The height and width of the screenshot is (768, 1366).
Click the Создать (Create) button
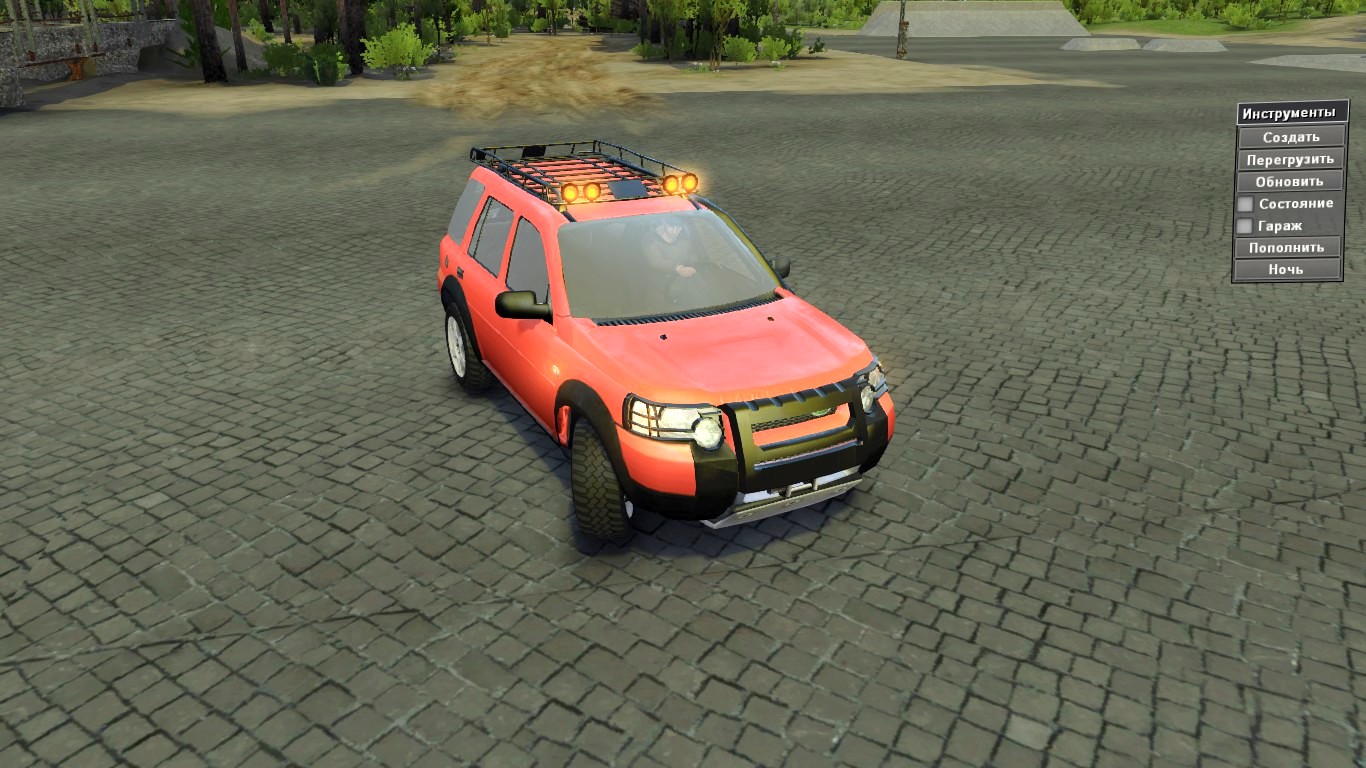coord(1288,135)
